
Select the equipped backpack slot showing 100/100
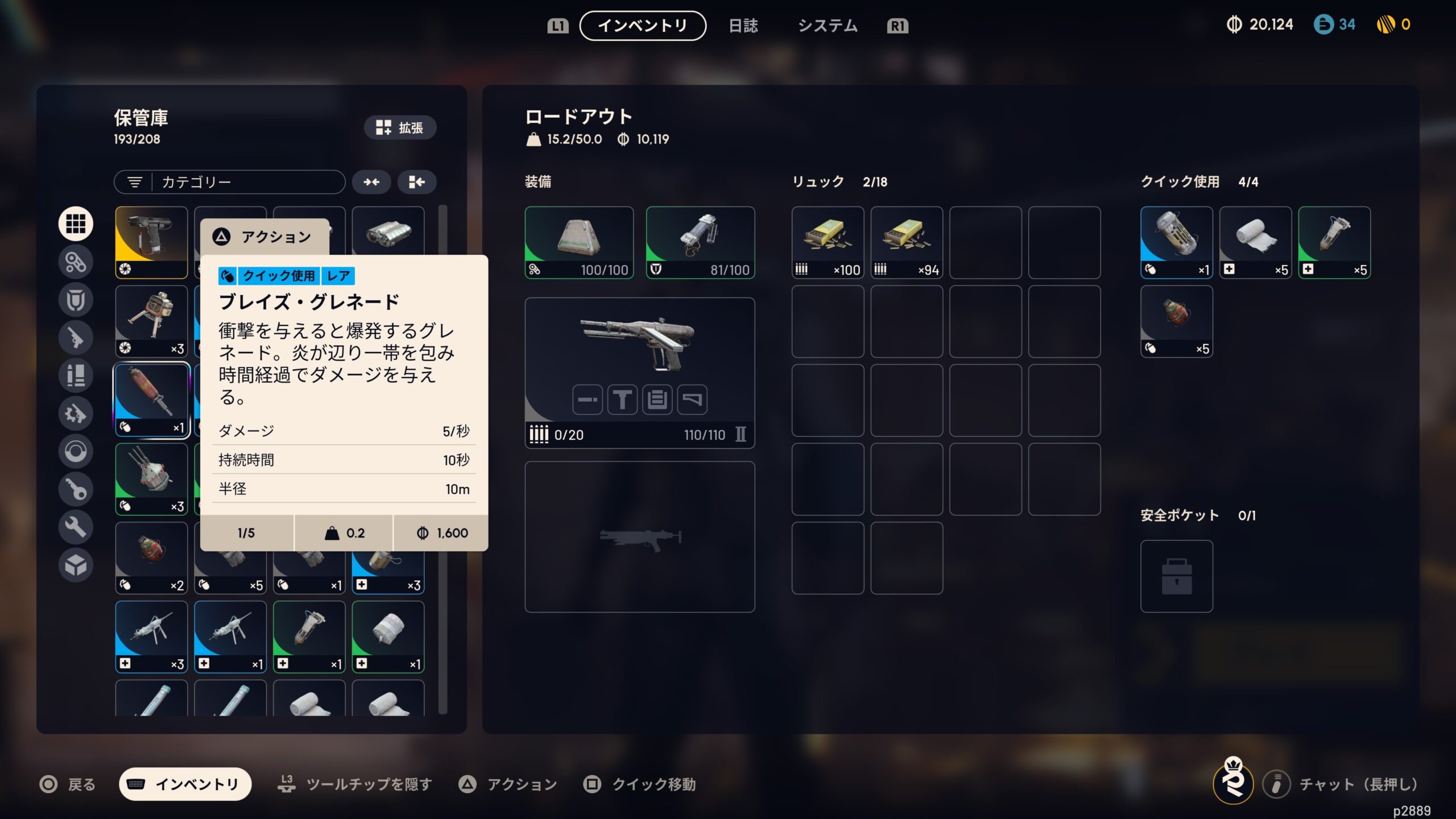tap(579, 242)
